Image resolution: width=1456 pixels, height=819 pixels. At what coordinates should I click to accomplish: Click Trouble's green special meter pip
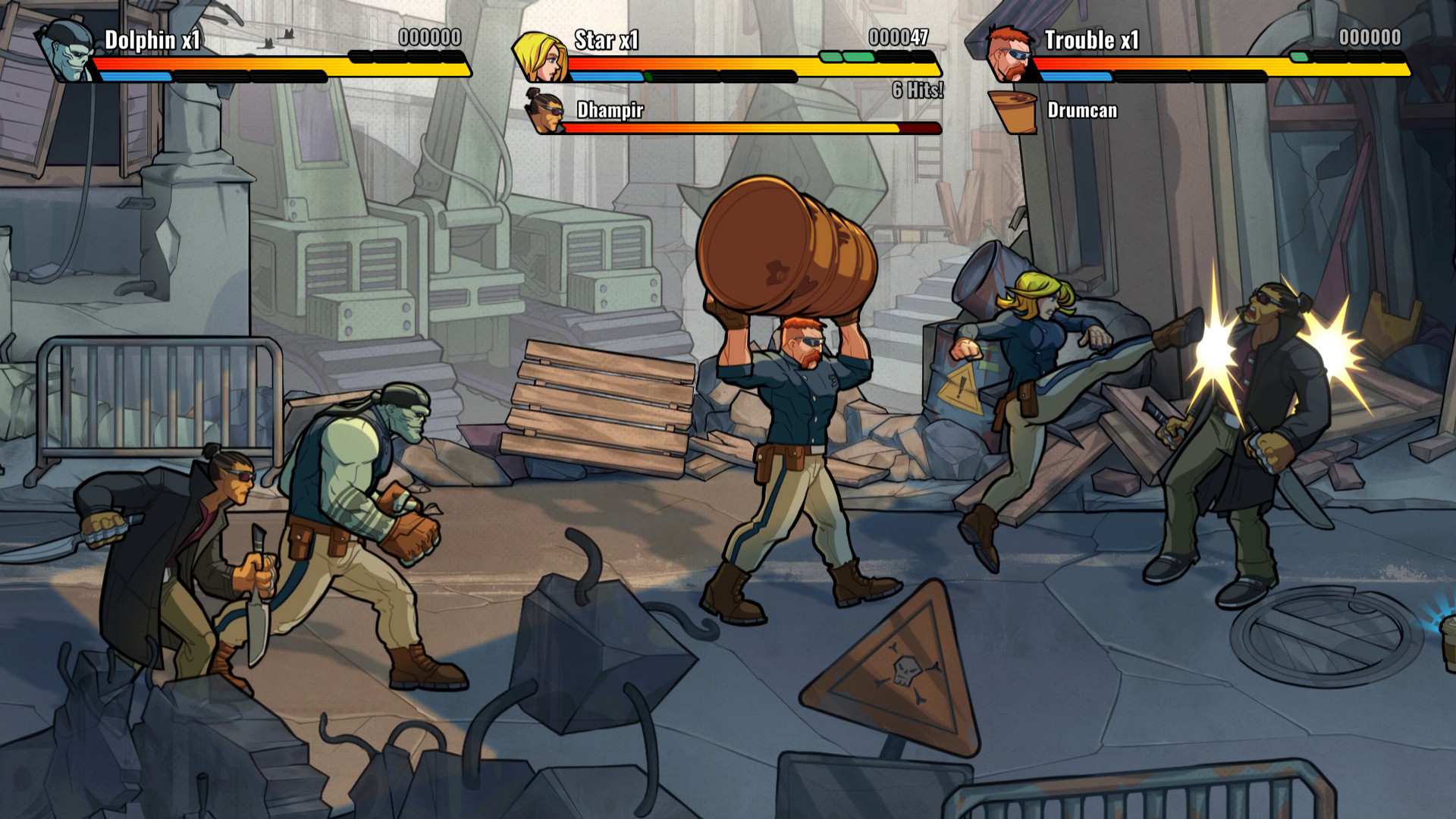click(1300, 55)
